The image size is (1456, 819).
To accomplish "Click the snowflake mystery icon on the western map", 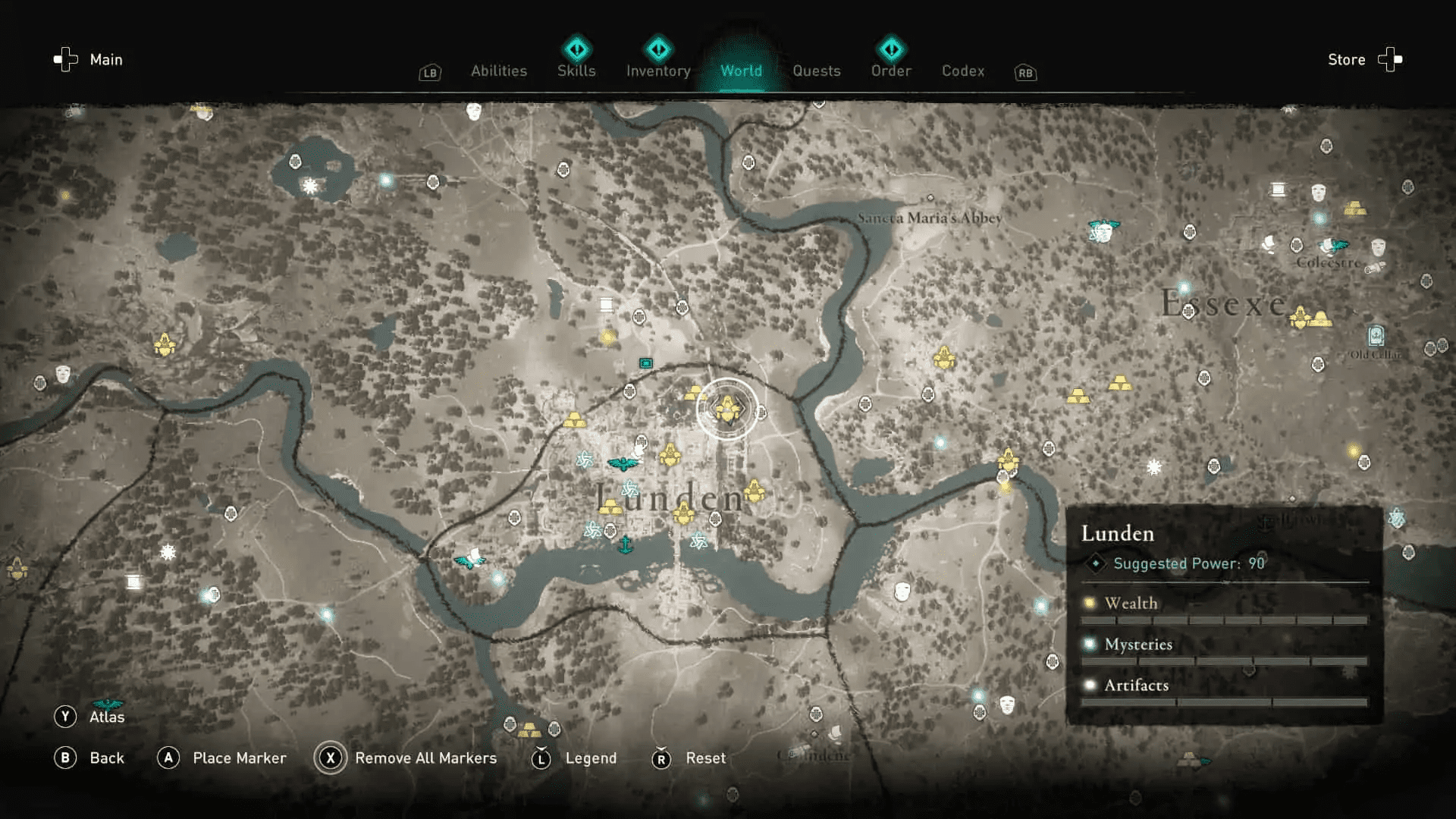I will click(x=168, y=551).
